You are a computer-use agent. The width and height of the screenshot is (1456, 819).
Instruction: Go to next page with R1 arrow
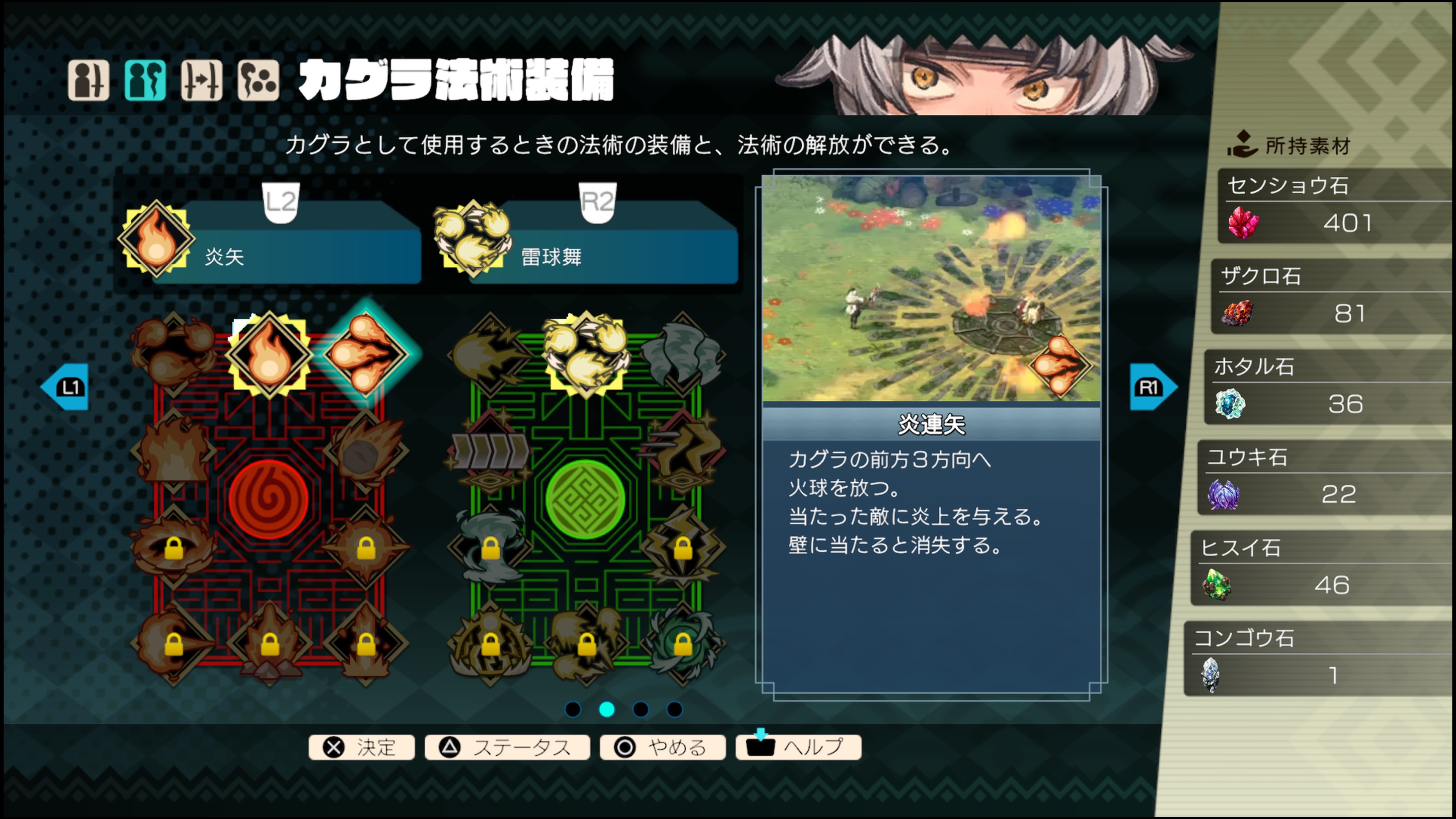click(1152, 387)
